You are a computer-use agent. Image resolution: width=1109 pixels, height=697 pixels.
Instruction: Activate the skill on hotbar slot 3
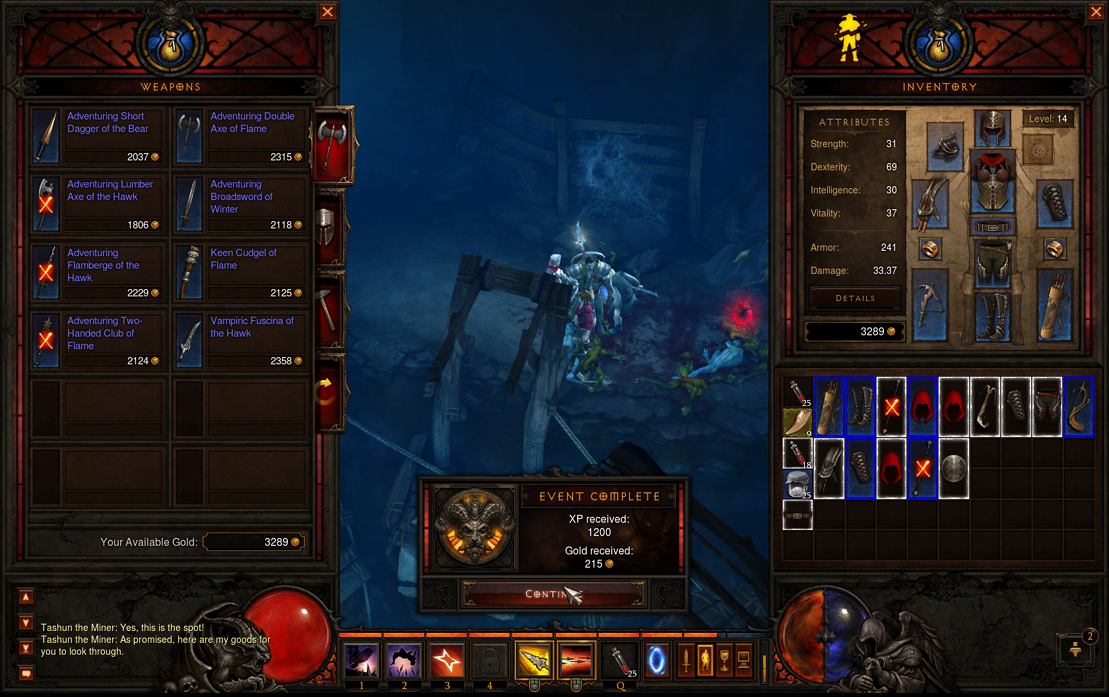(446, 661)
